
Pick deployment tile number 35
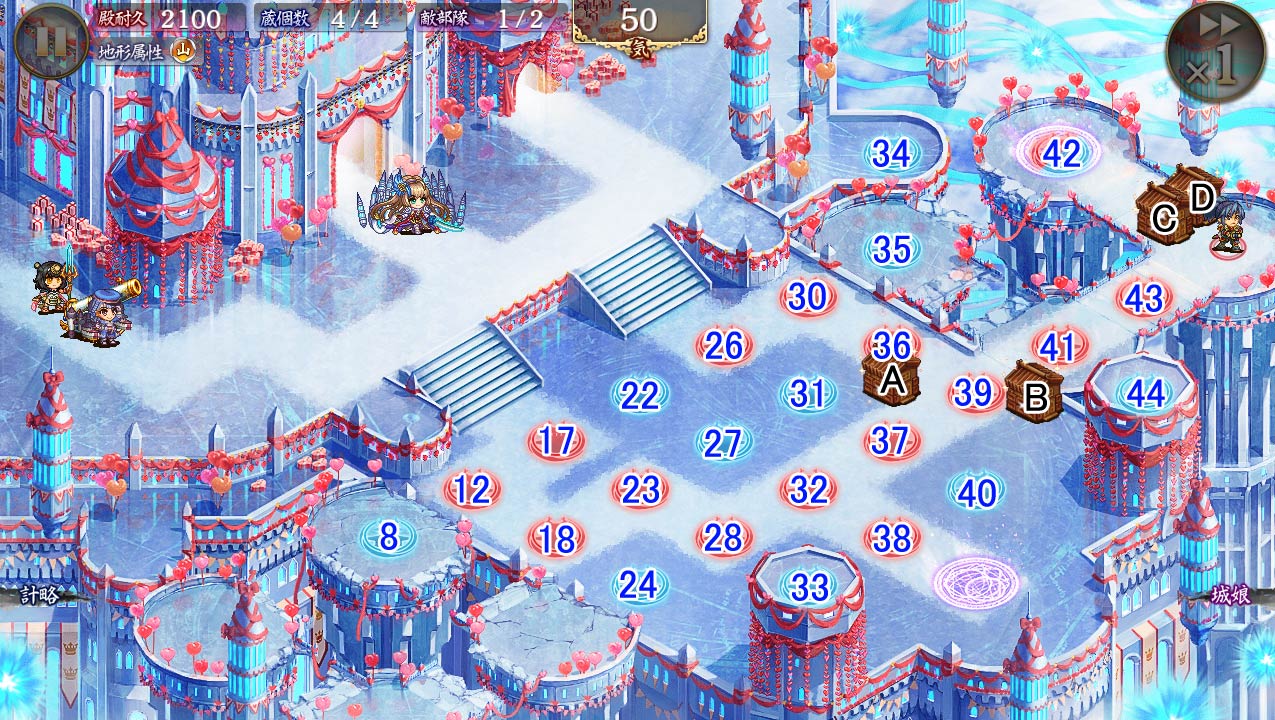[890, 249]
